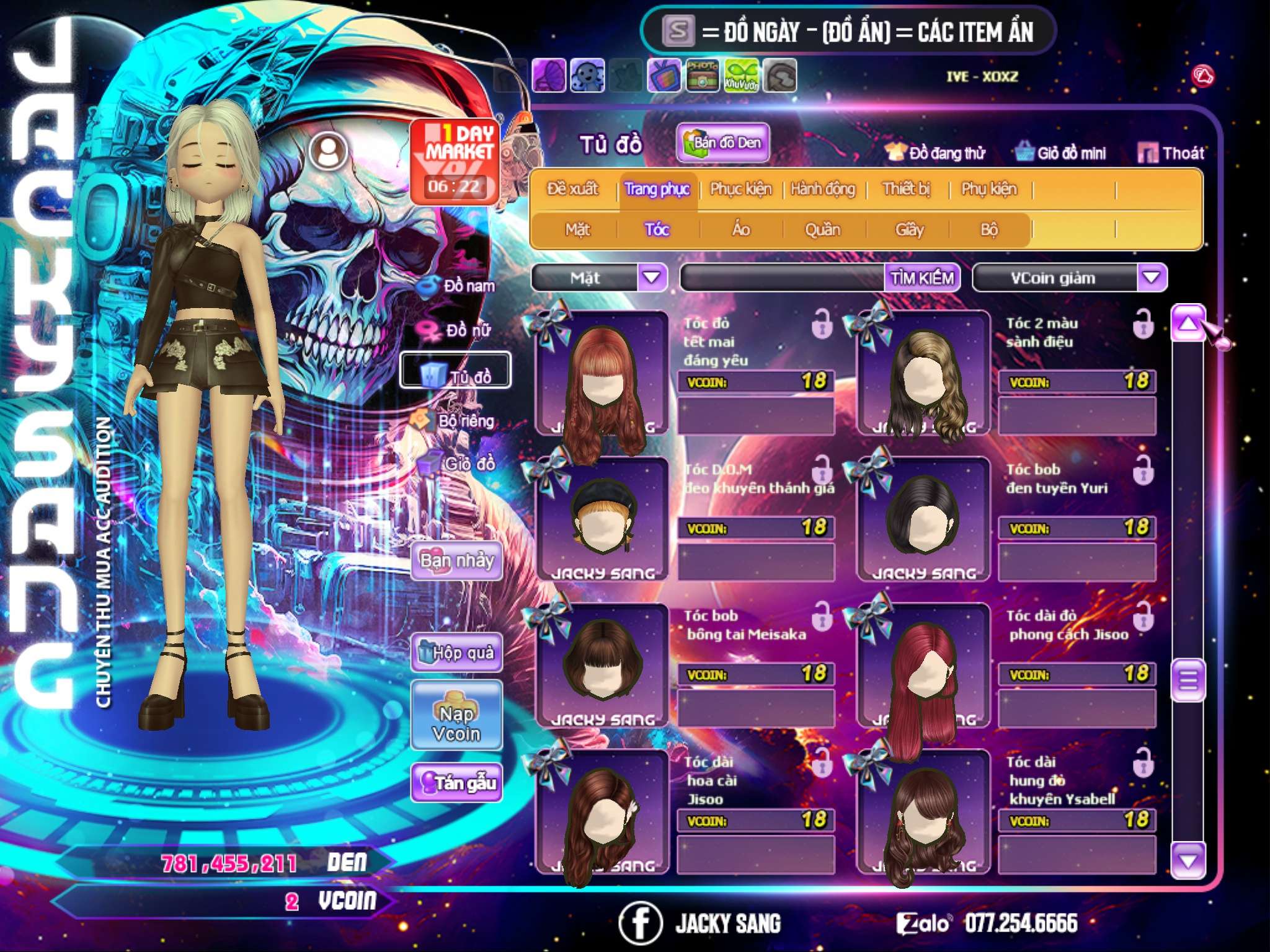Open the VCoin giảm sort dropdown
This screenshot has height=952, width=1270.
pyautogui.click(x=1152, y=278)
